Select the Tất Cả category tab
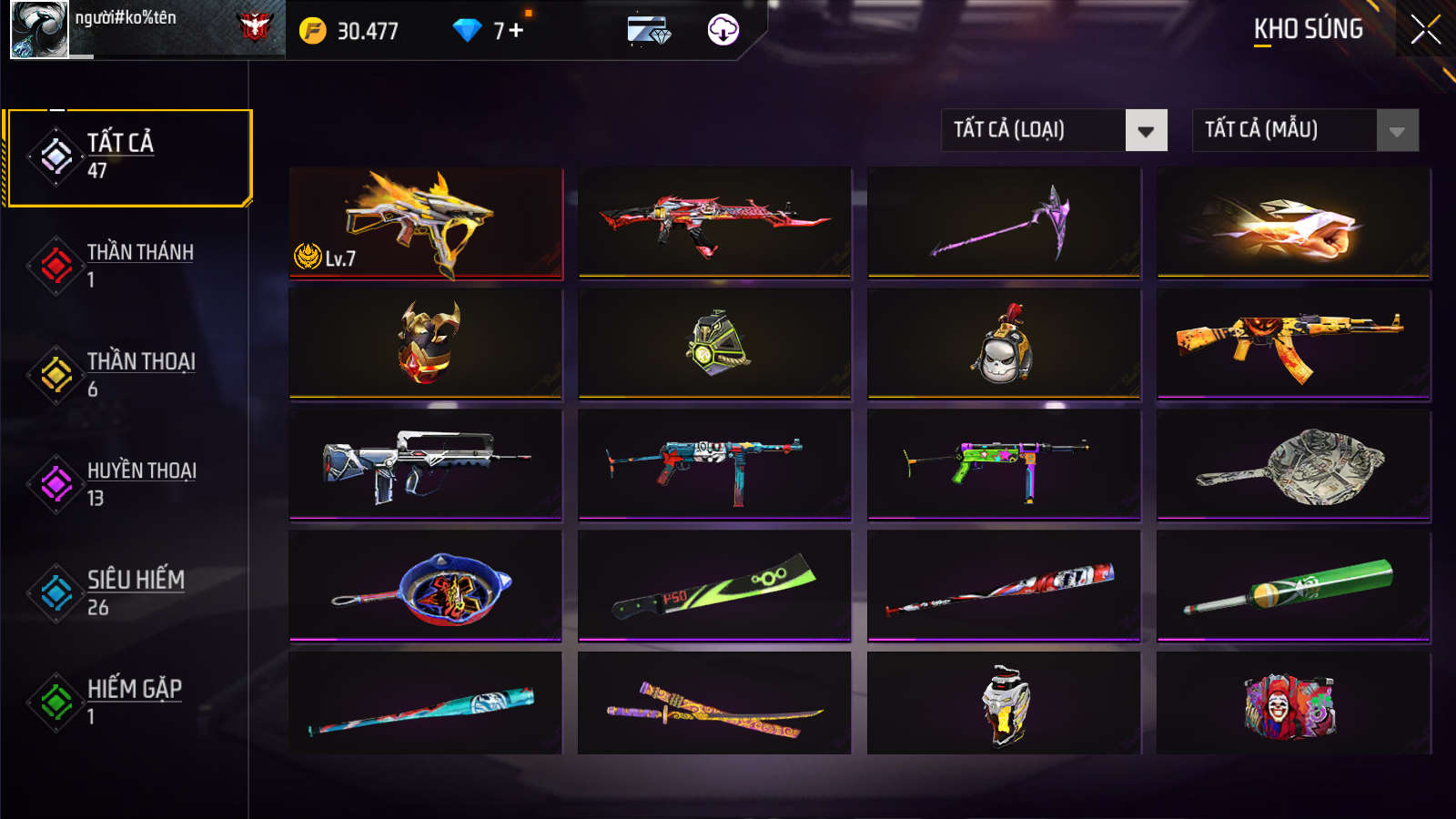 tap(128, 157)
